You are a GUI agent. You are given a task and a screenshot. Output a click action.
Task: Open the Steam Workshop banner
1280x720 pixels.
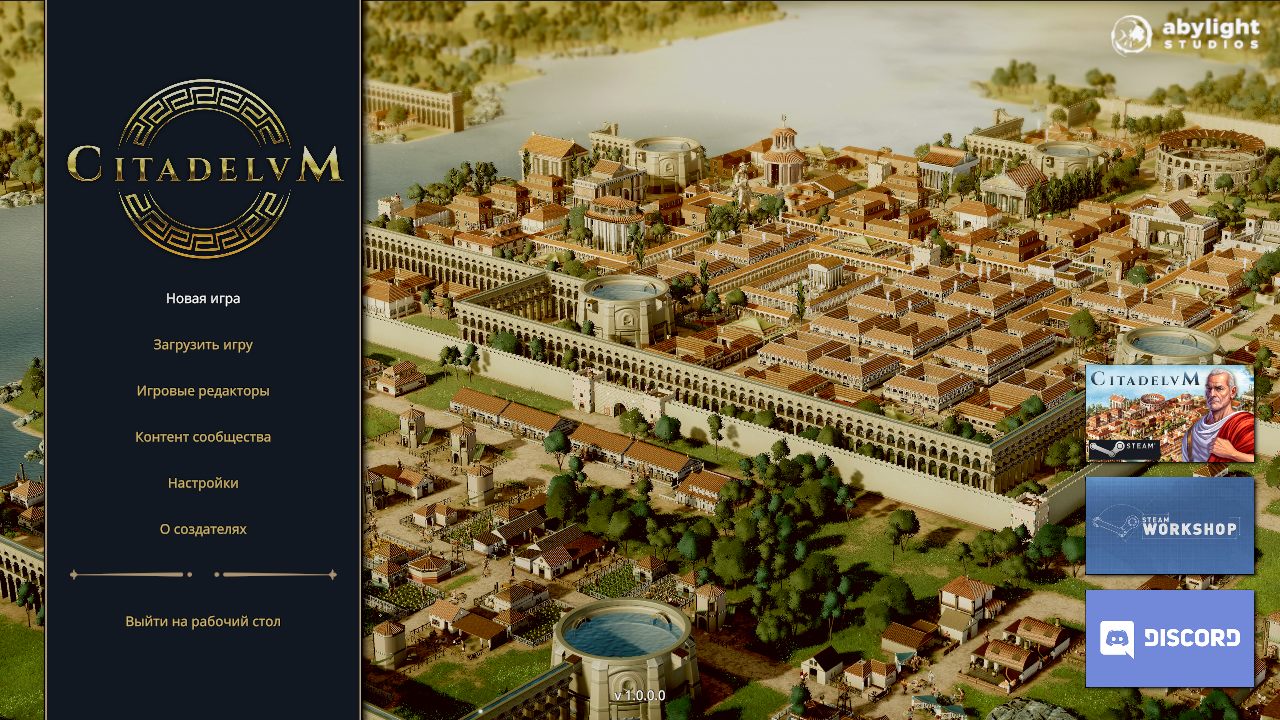[x=1170, y=525]
